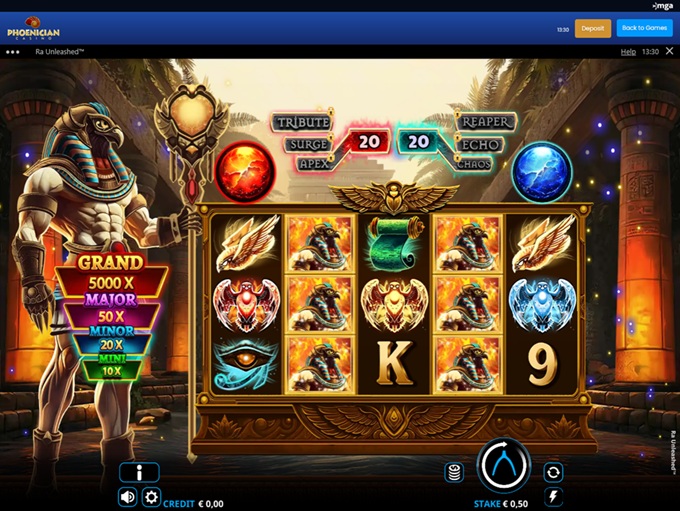Enable autoplay with the circular arrows button
The height and width of the screenshot is (511, 680).
(552, 472)
